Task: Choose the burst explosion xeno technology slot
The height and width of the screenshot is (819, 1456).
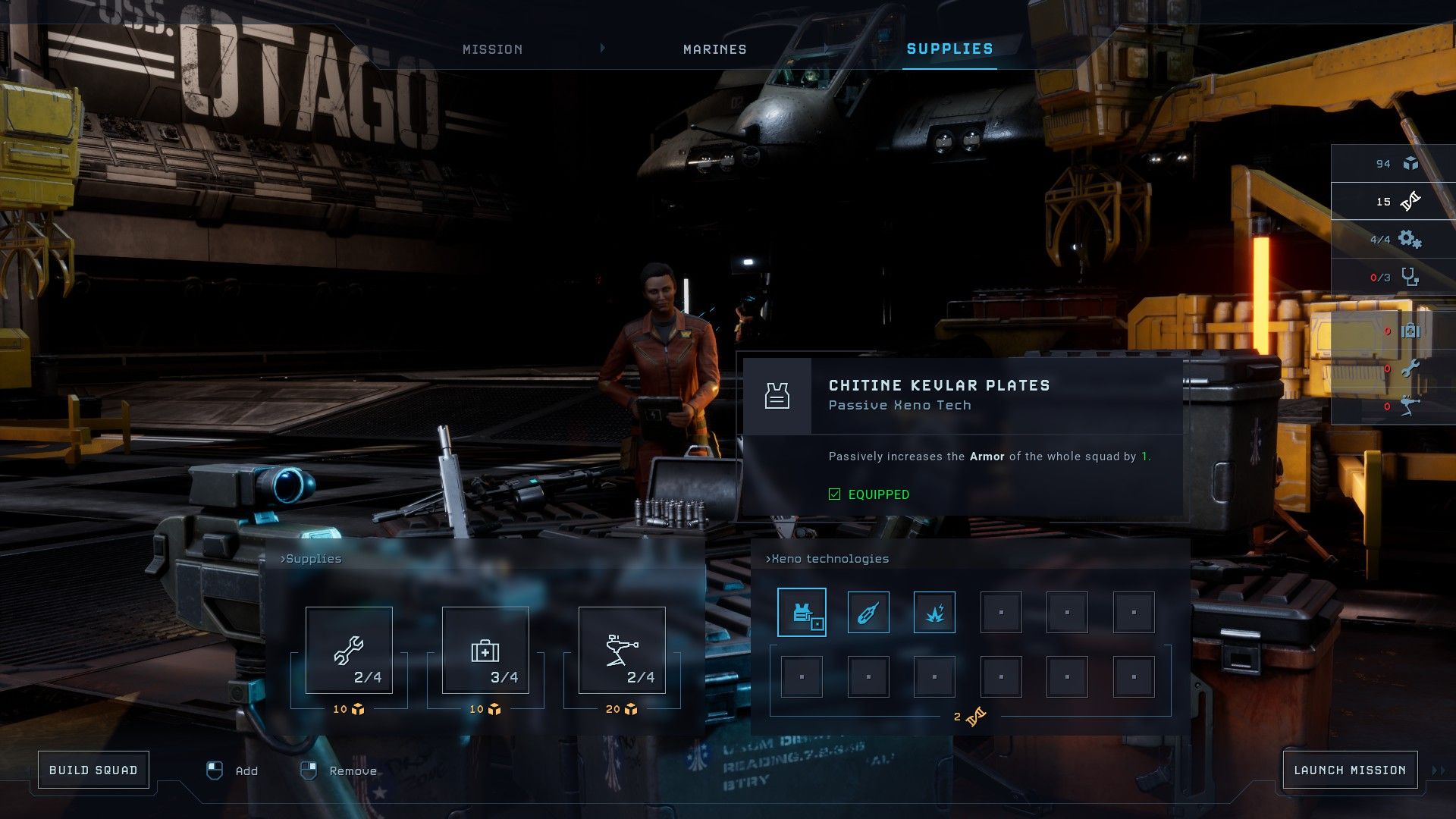Action: tap(934, 612)
